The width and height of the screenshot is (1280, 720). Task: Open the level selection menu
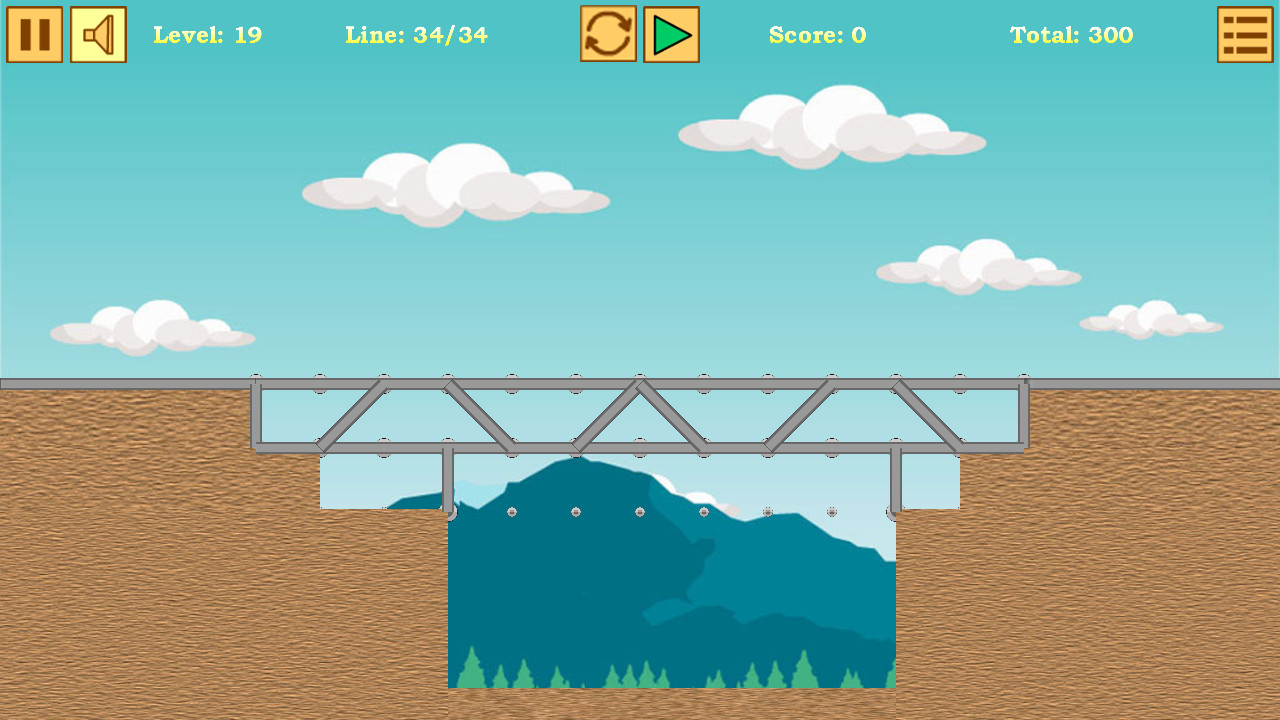(x=1245, y=34)
